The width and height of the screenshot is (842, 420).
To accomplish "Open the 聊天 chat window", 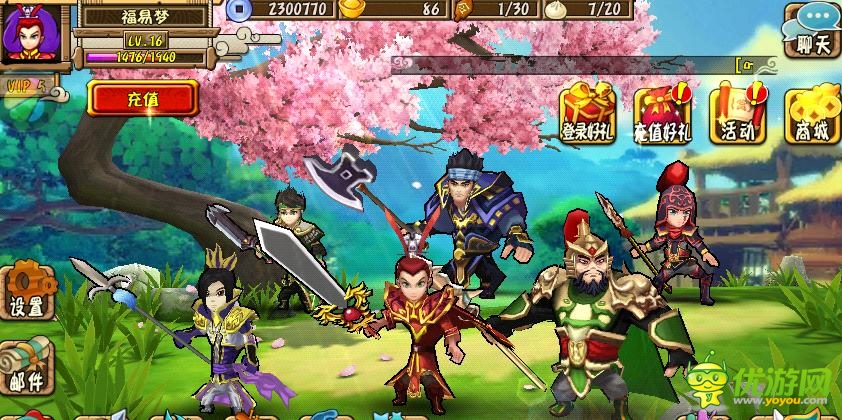I will click(812, 32).
